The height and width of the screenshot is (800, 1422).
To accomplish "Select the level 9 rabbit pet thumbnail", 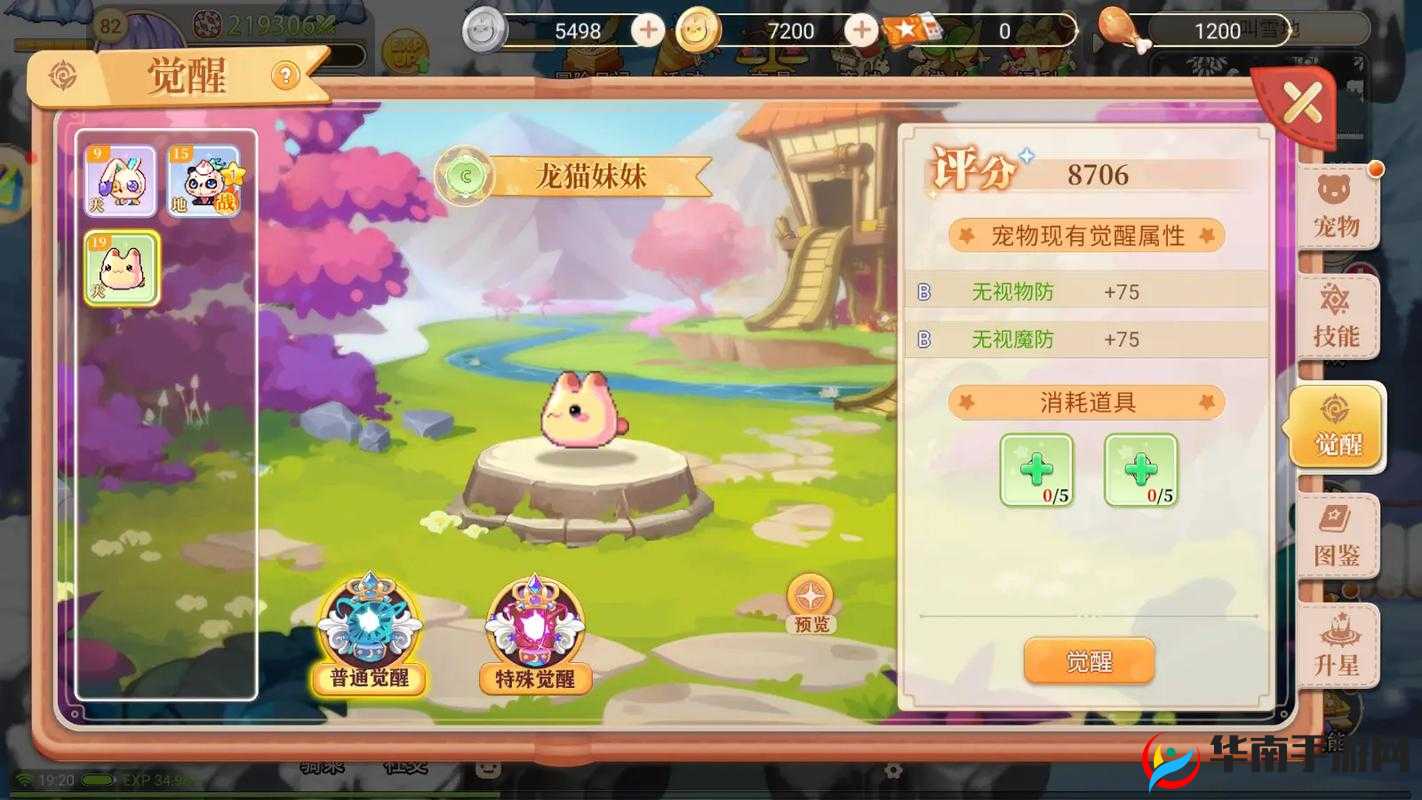I will click(122, 179).
